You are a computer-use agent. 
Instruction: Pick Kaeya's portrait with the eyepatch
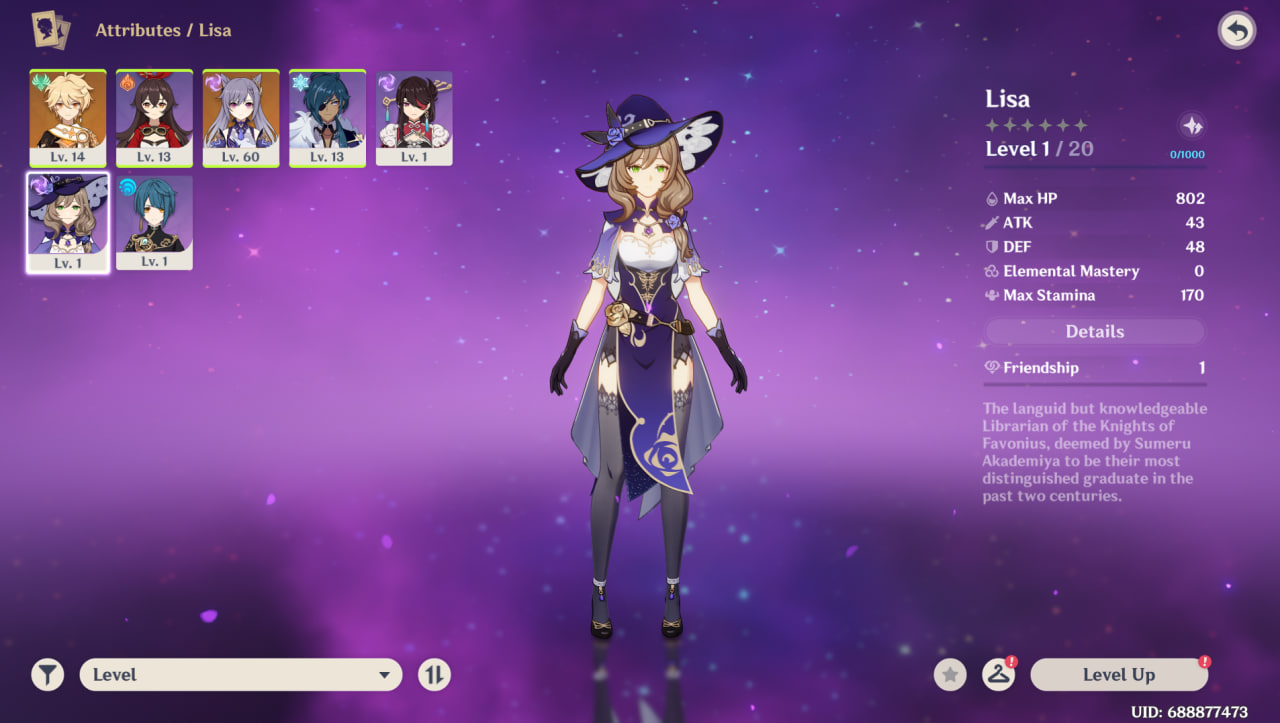tap(327, 117)
